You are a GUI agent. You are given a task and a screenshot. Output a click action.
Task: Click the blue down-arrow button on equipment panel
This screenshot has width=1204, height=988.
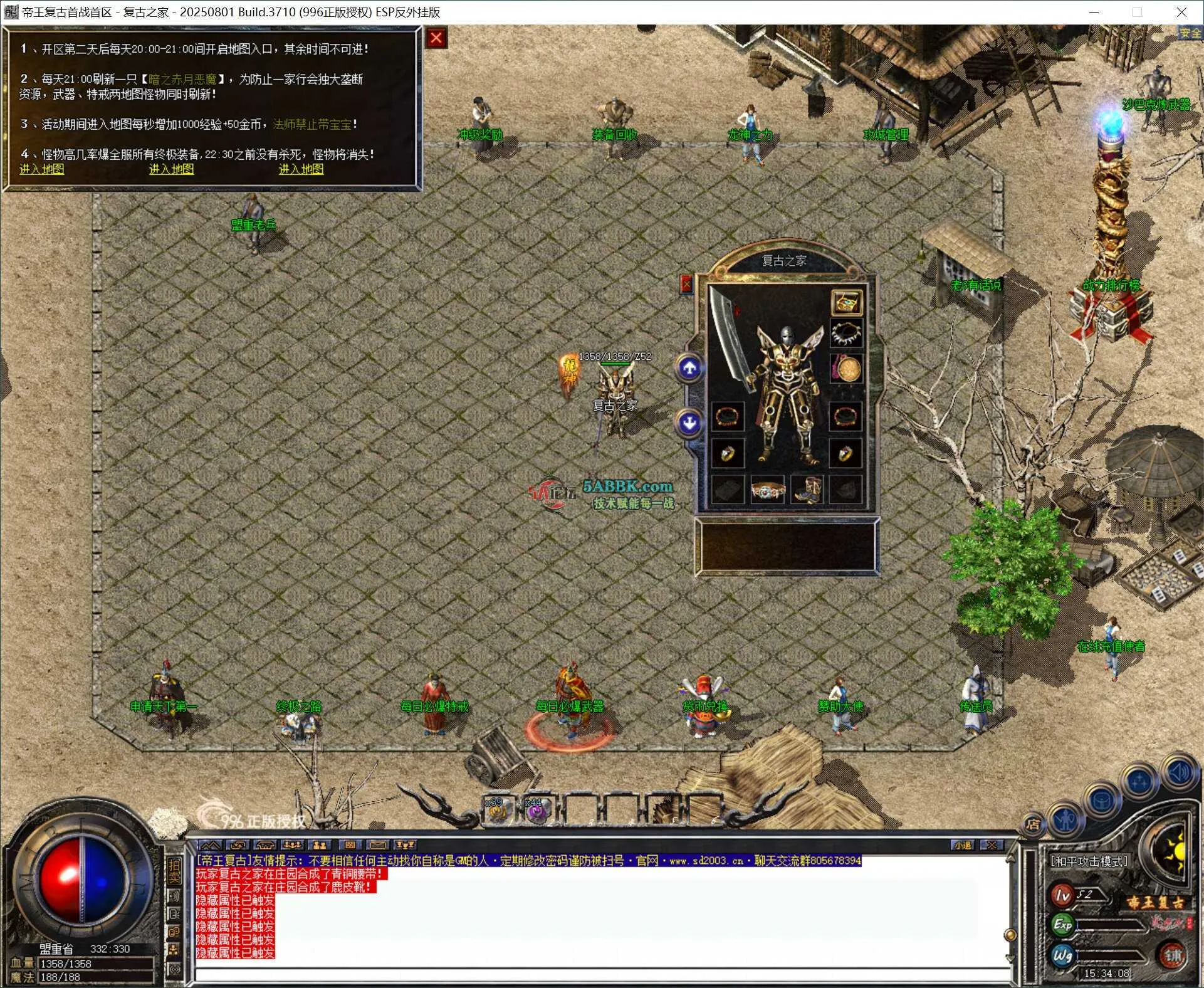tap(689, 423)
